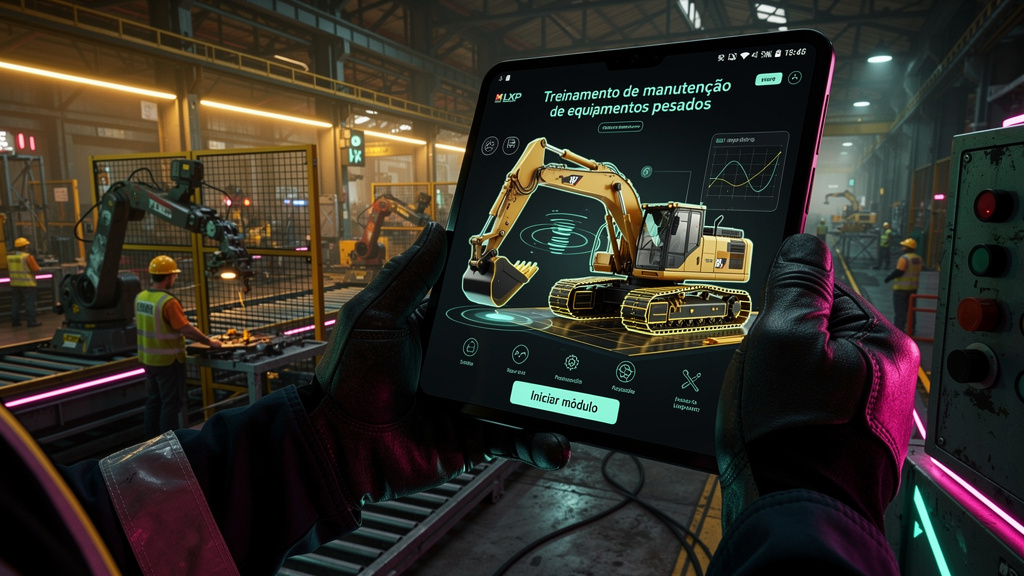Viewport: 1024px width, 576px height.
Task: Start the module with Iniciar módulo
Action: pos(565,402)
